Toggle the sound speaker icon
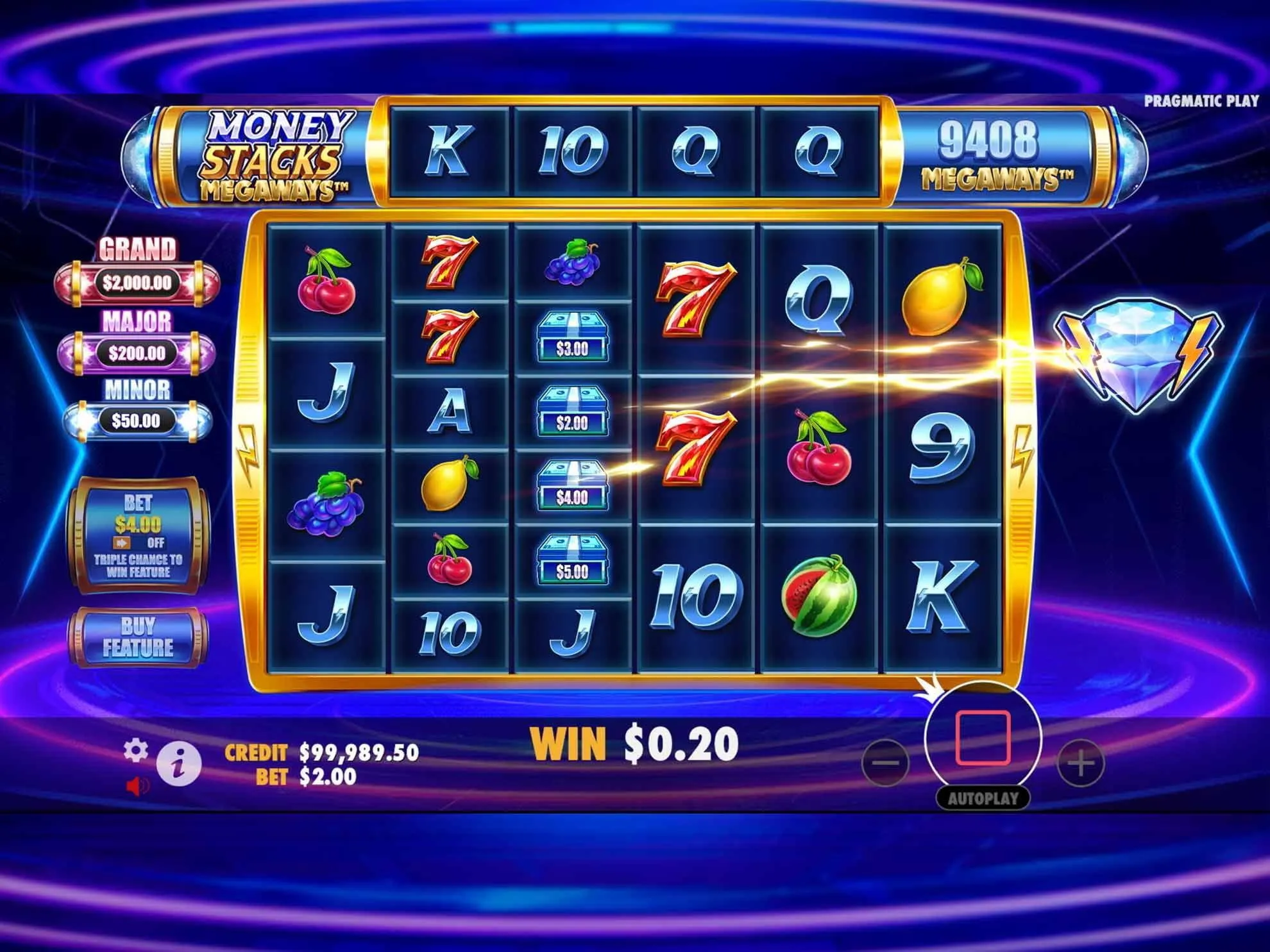This screenshot has width=1270, height=952. point(137,785)
